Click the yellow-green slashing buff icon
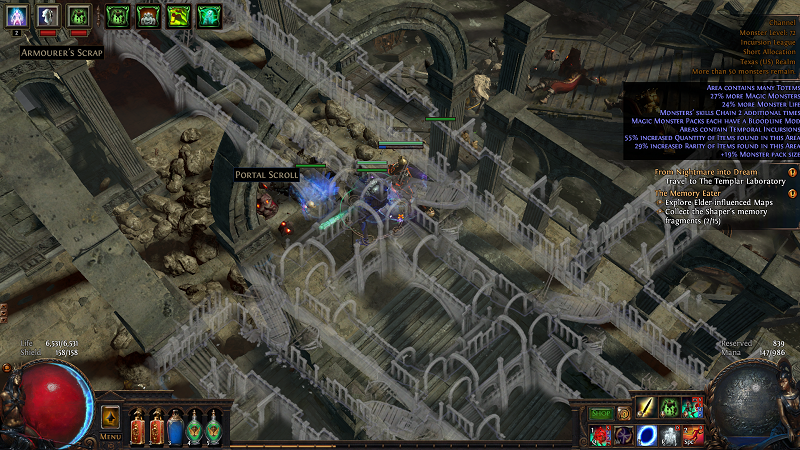The width and height of the screenshot is (800, 450). click(x=179, y=15)
